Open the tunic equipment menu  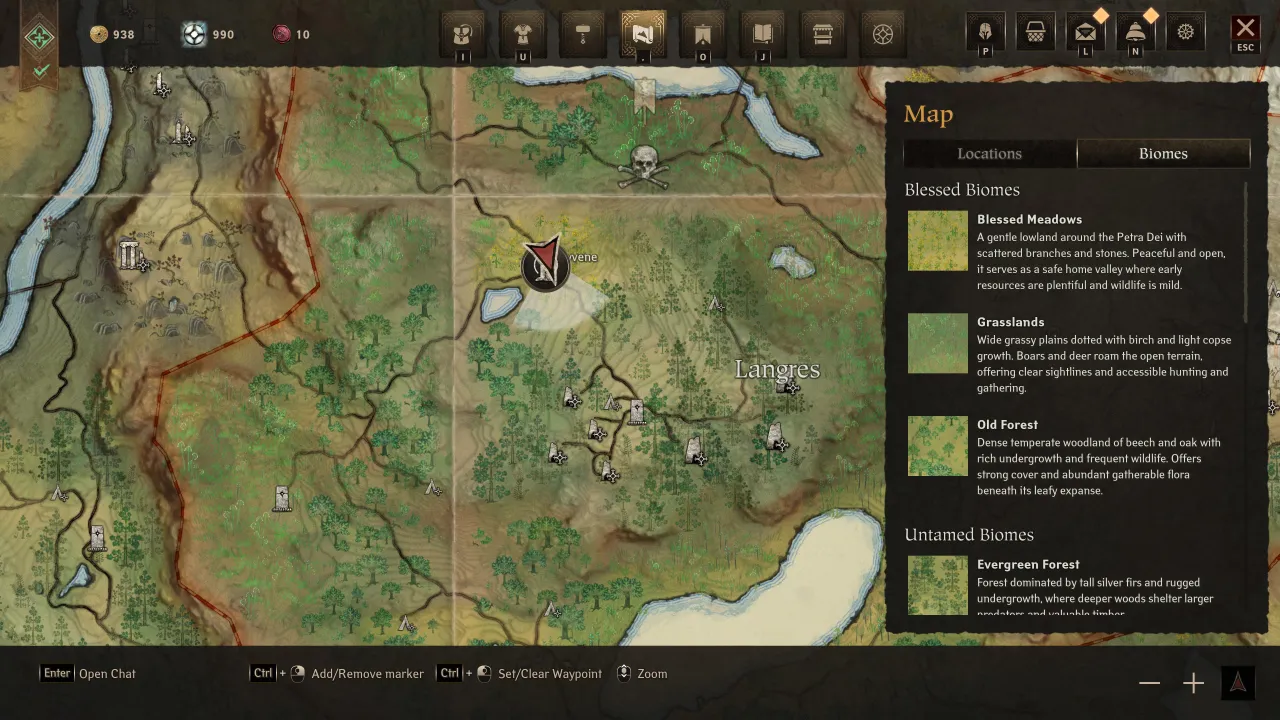[x=523, y=35]
